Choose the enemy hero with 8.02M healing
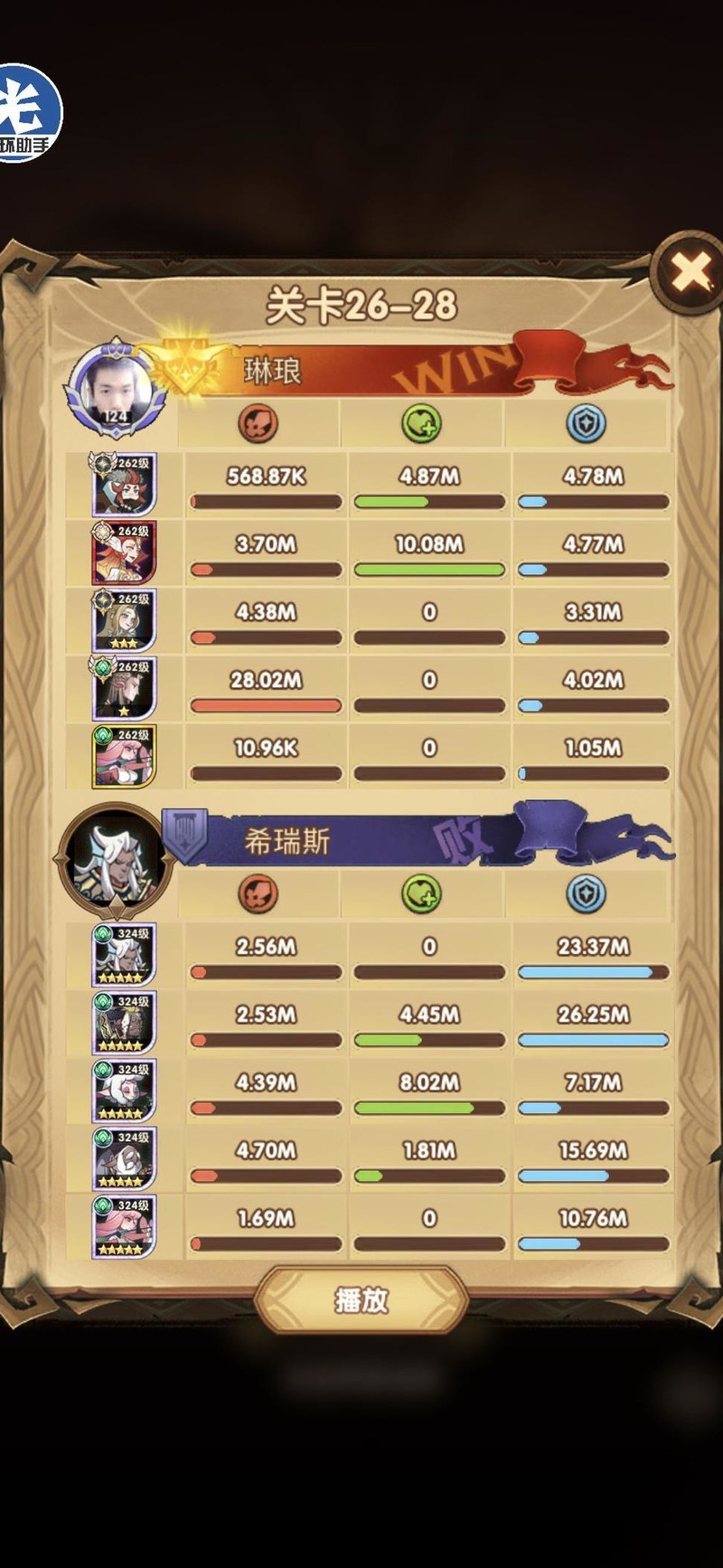 [124, 1091]
